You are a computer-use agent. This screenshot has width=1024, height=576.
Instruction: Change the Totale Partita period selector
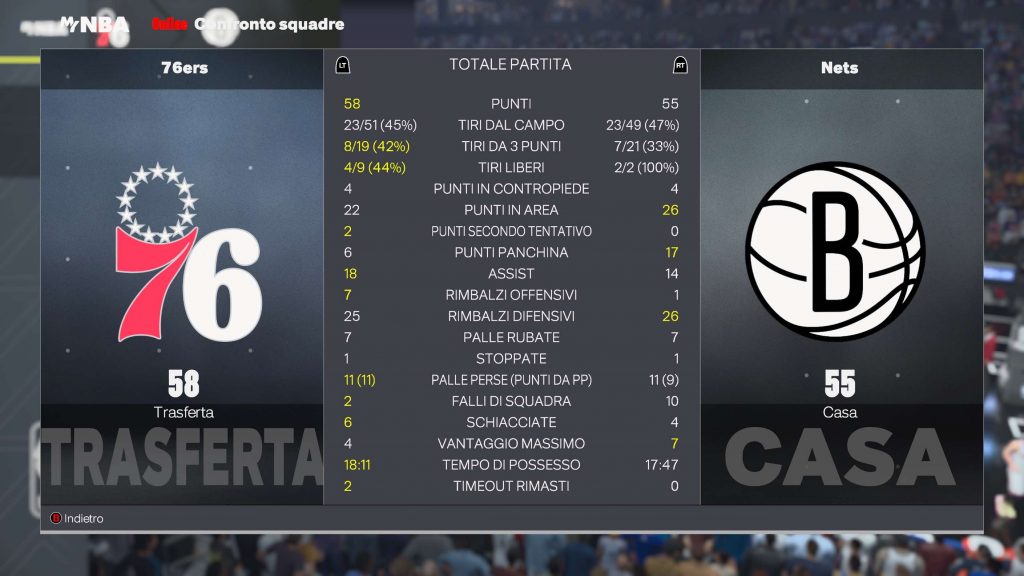pos(510,65)
